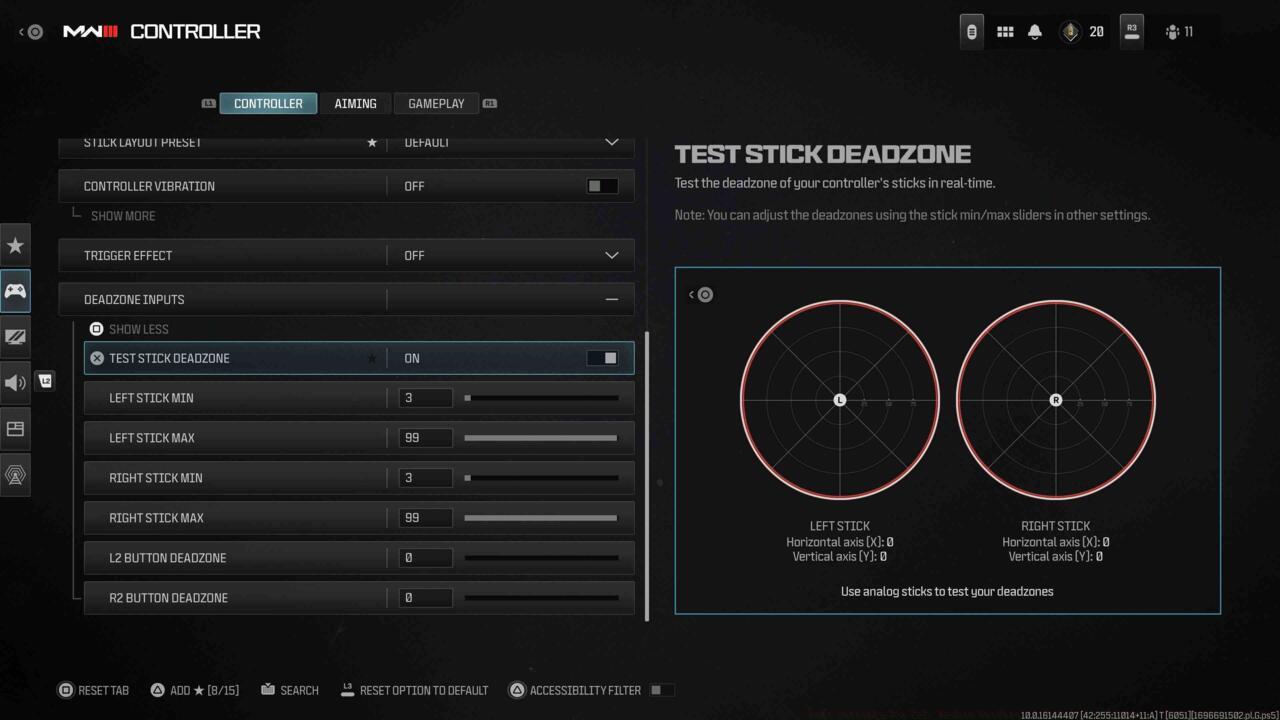Open the Search option at the bottom
Screen dimensions: 1280x720
tap(290, 690)
